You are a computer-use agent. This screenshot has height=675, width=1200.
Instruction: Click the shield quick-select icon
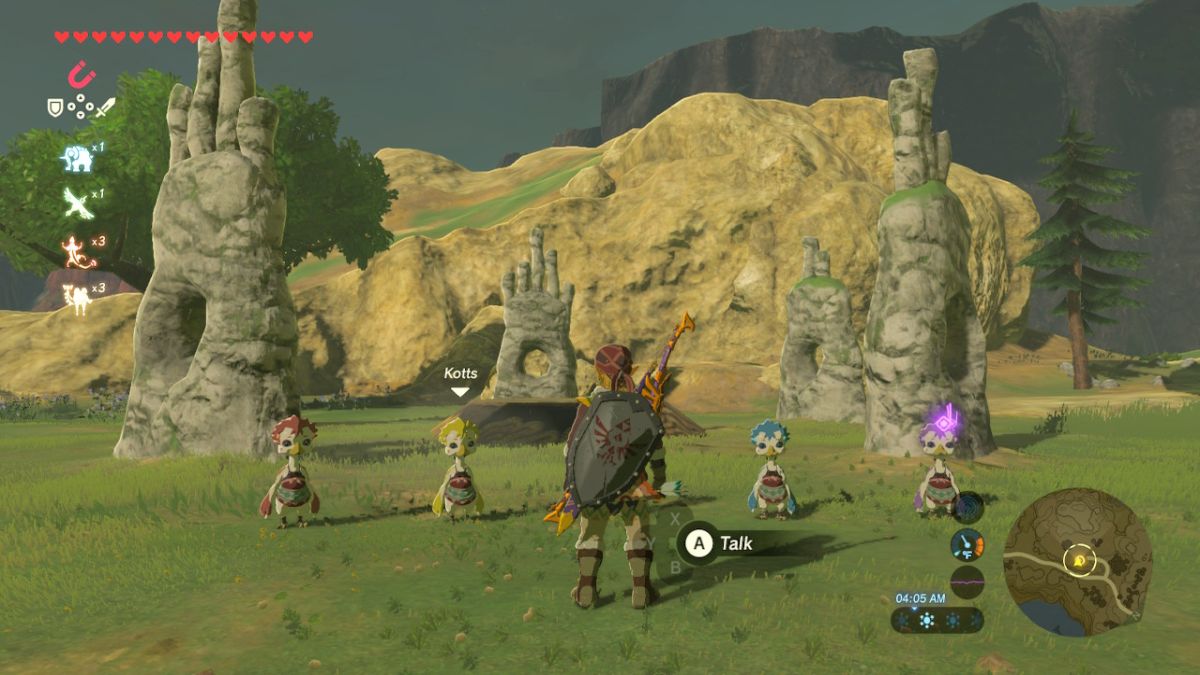point(56,106)
